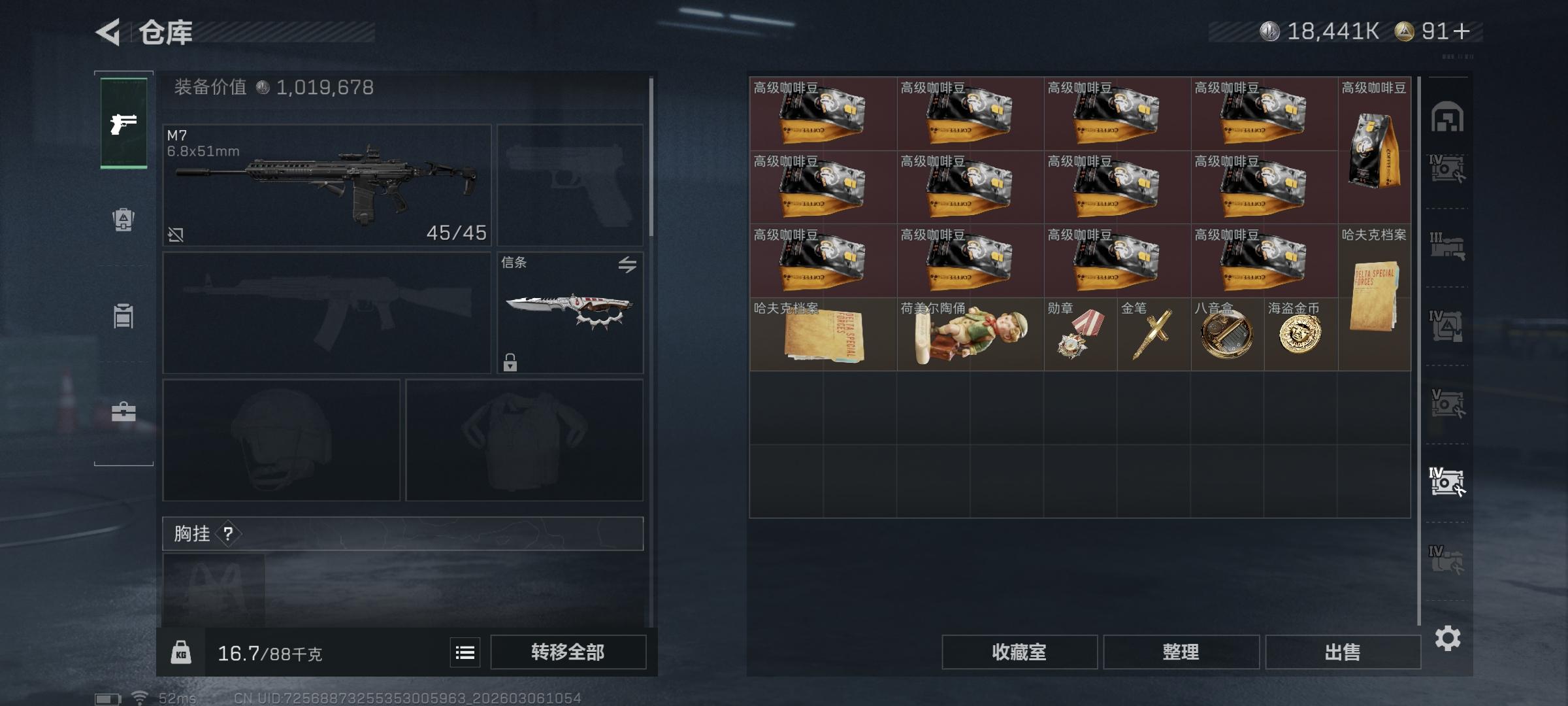Click the plus to add premium currency
This screenshot has width=1568, height=706.
(x=1463, y=31)
